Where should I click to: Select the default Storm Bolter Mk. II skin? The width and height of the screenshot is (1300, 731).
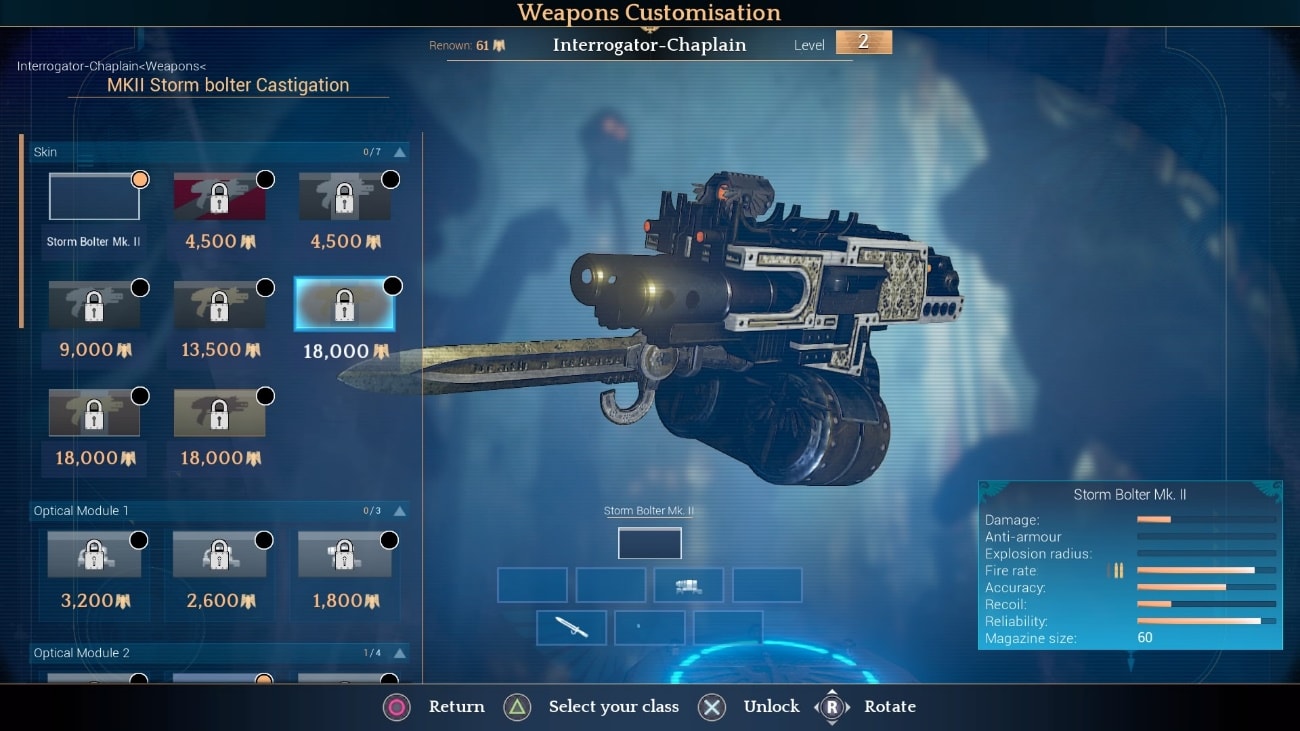coord(94,197)
